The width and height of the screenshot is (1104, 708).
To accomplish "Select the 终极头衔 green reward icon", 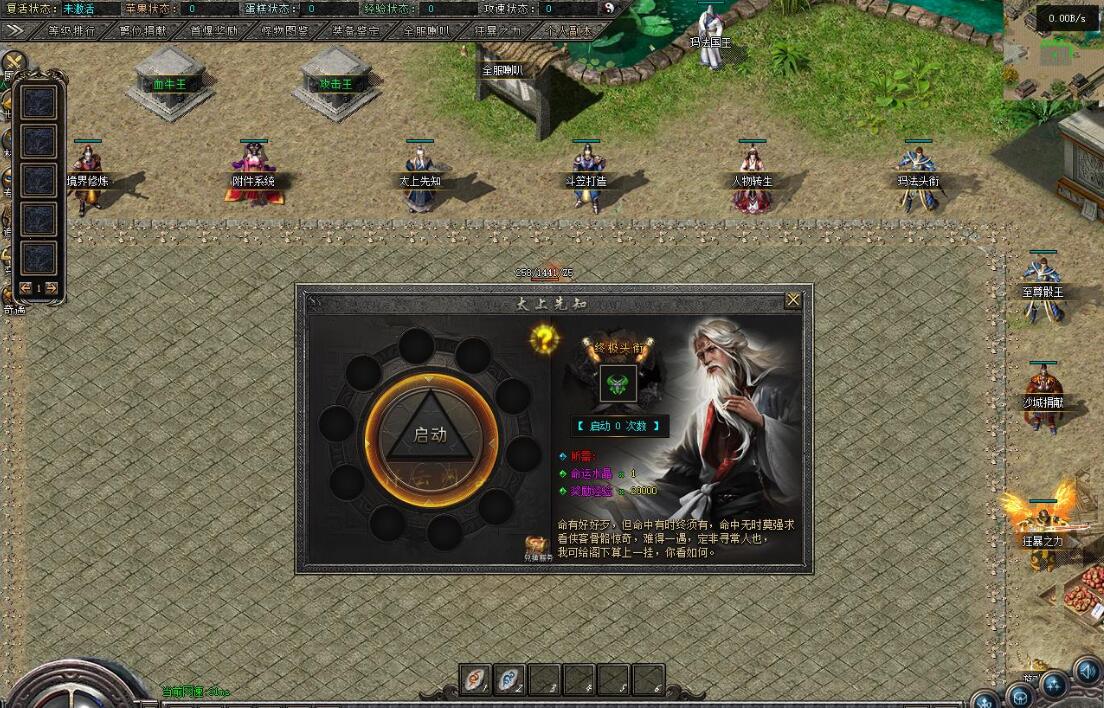I will pos(617,385).
